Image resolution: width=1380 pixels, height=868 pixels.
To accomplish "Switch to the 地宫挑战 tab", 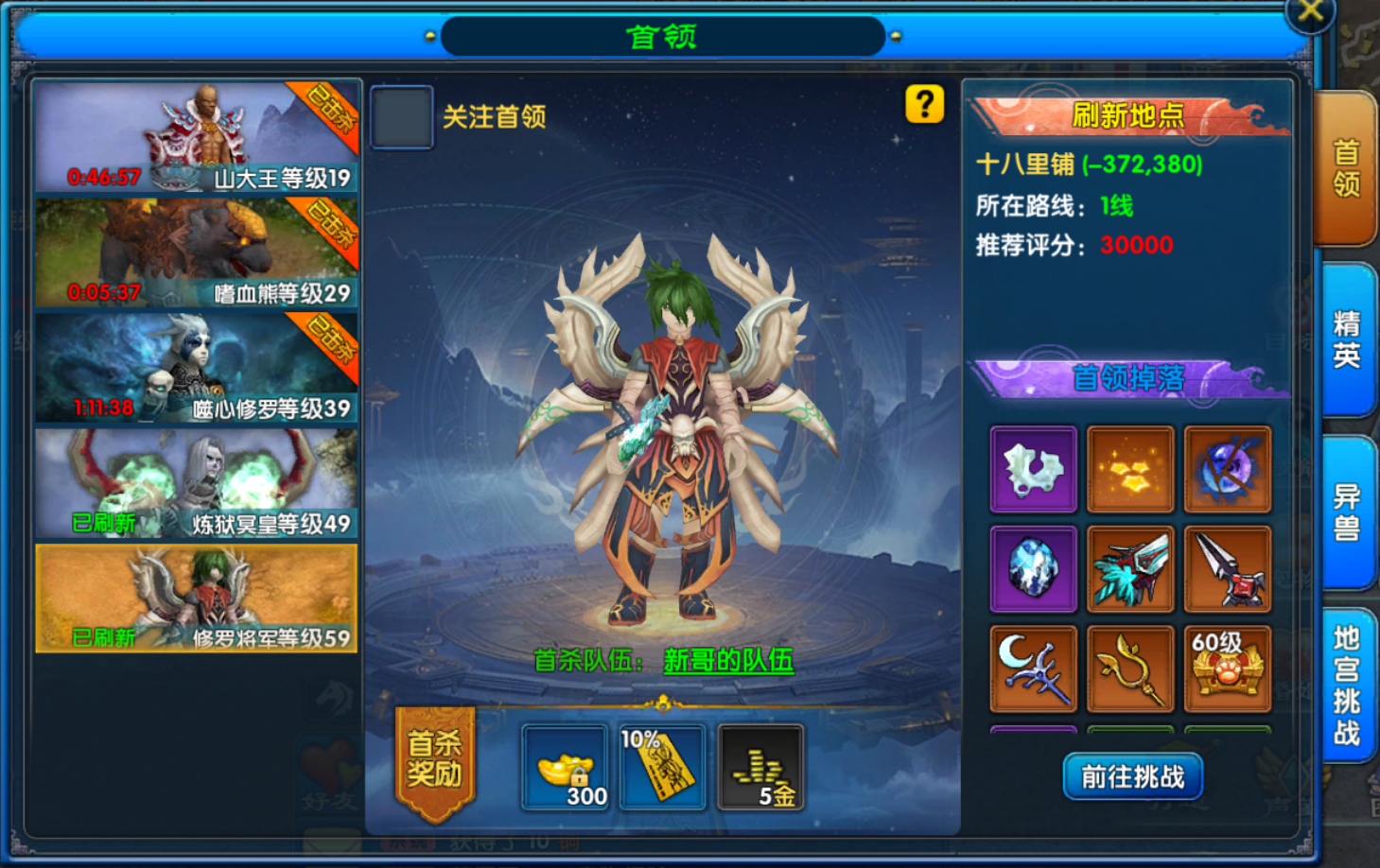I will coord(1346,685).
